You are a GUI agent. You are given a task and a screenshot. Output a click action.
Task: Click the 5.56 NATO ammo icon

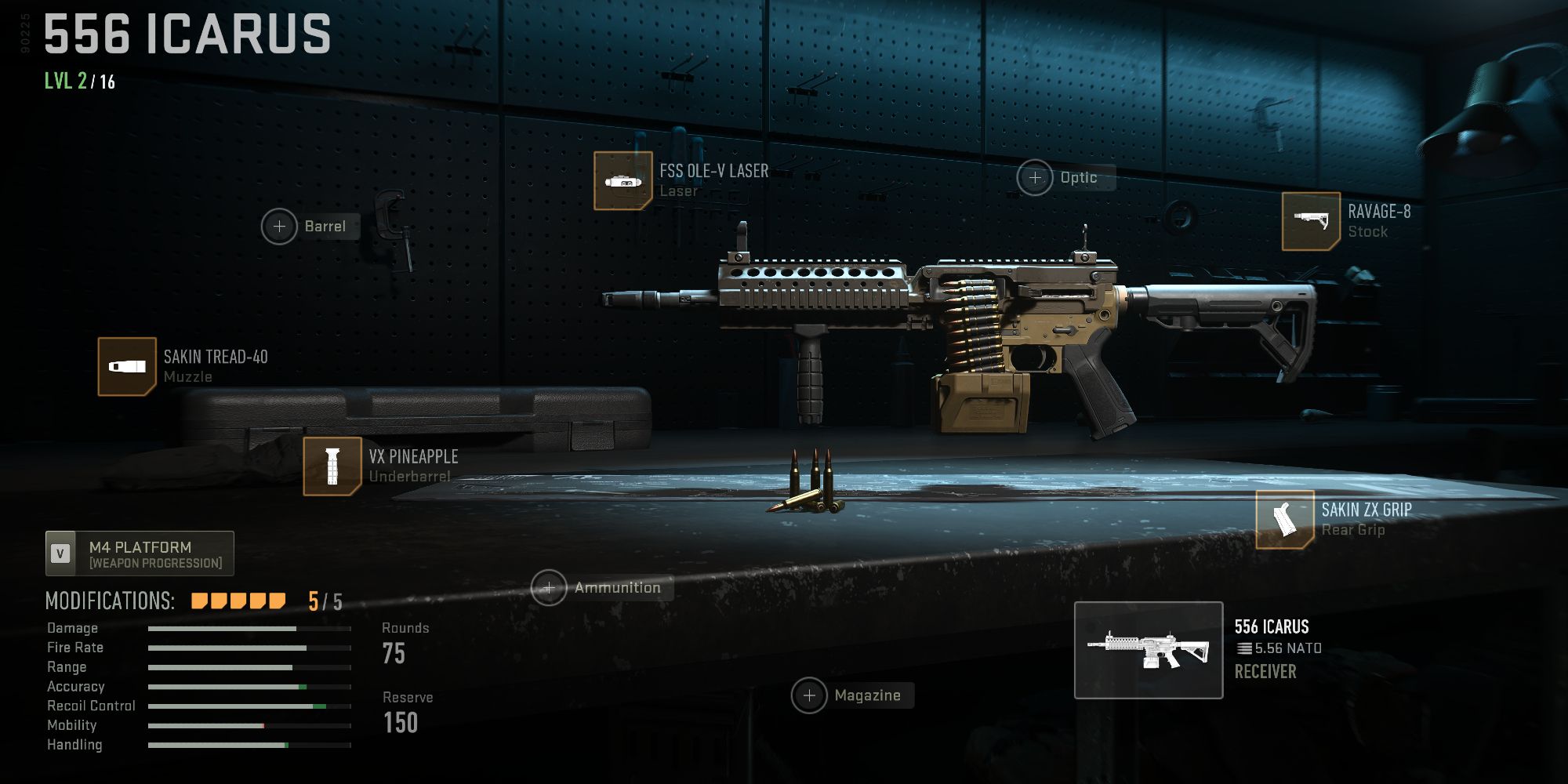(x=1243, y=648)
